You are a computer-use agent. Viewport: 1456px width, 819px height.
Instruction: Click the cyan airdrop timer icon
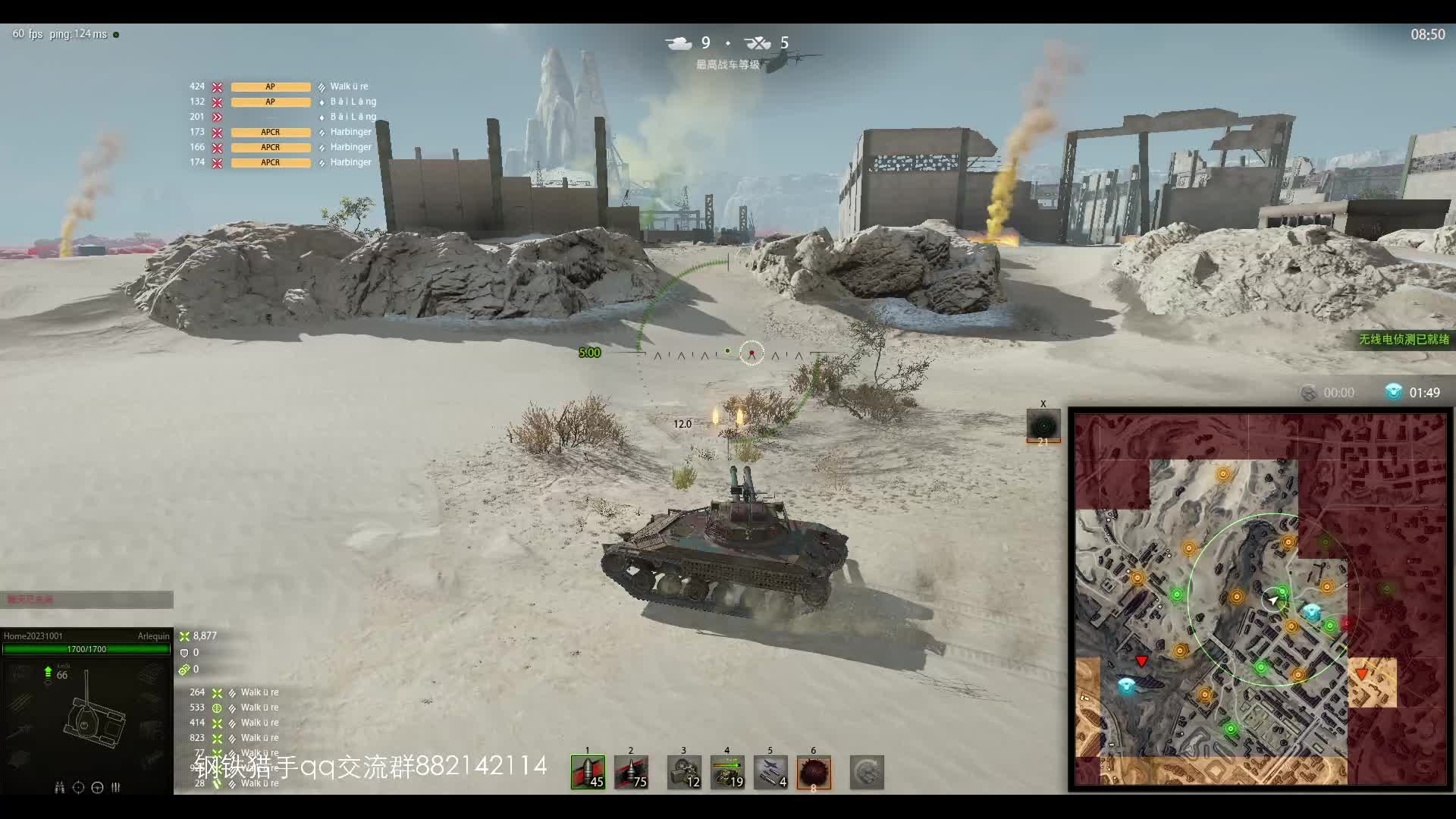[x=1393, y=392]
